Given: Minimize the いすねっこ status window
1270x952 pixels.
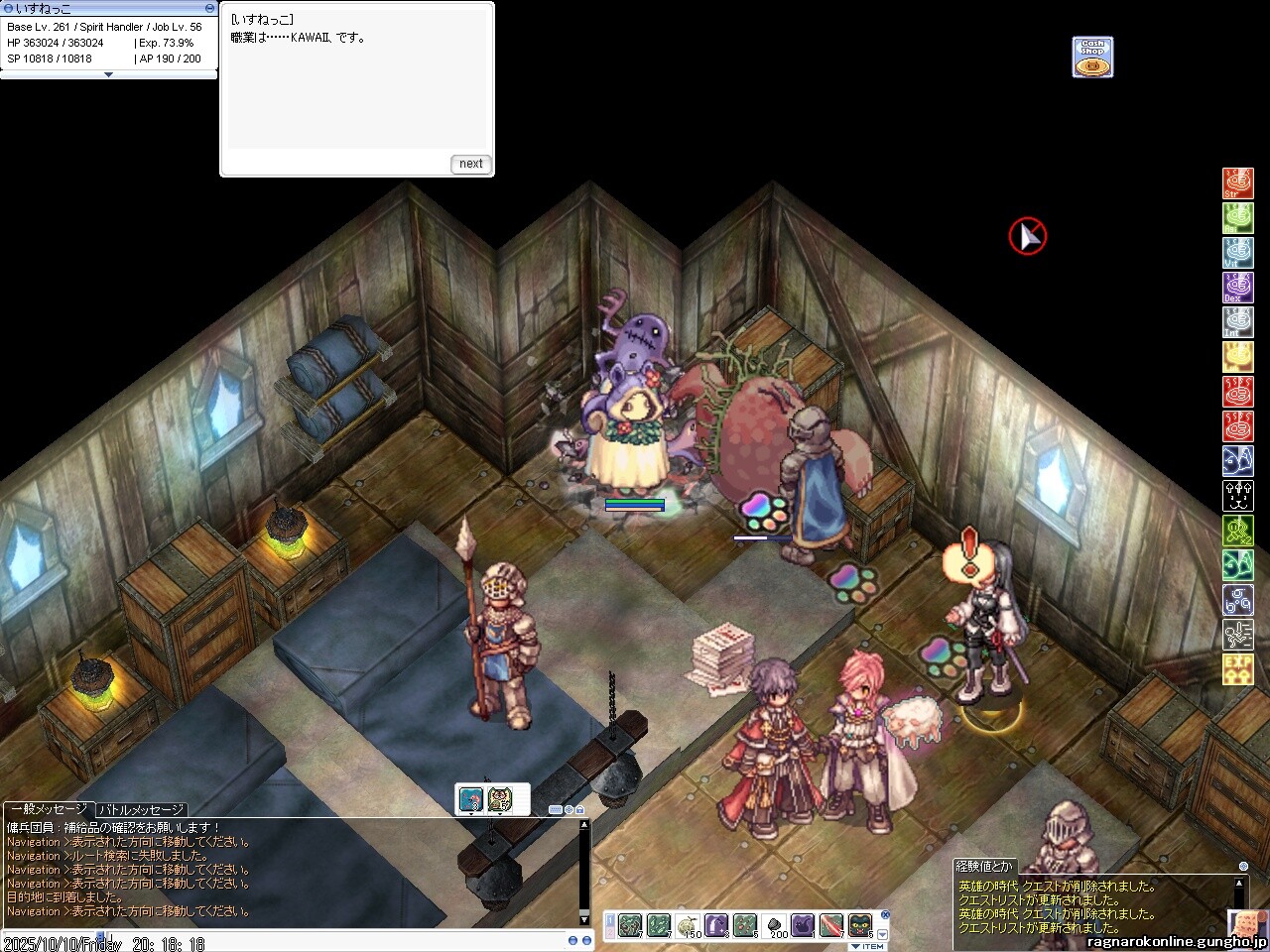Looking at the screenshot, I should (209, 8).
